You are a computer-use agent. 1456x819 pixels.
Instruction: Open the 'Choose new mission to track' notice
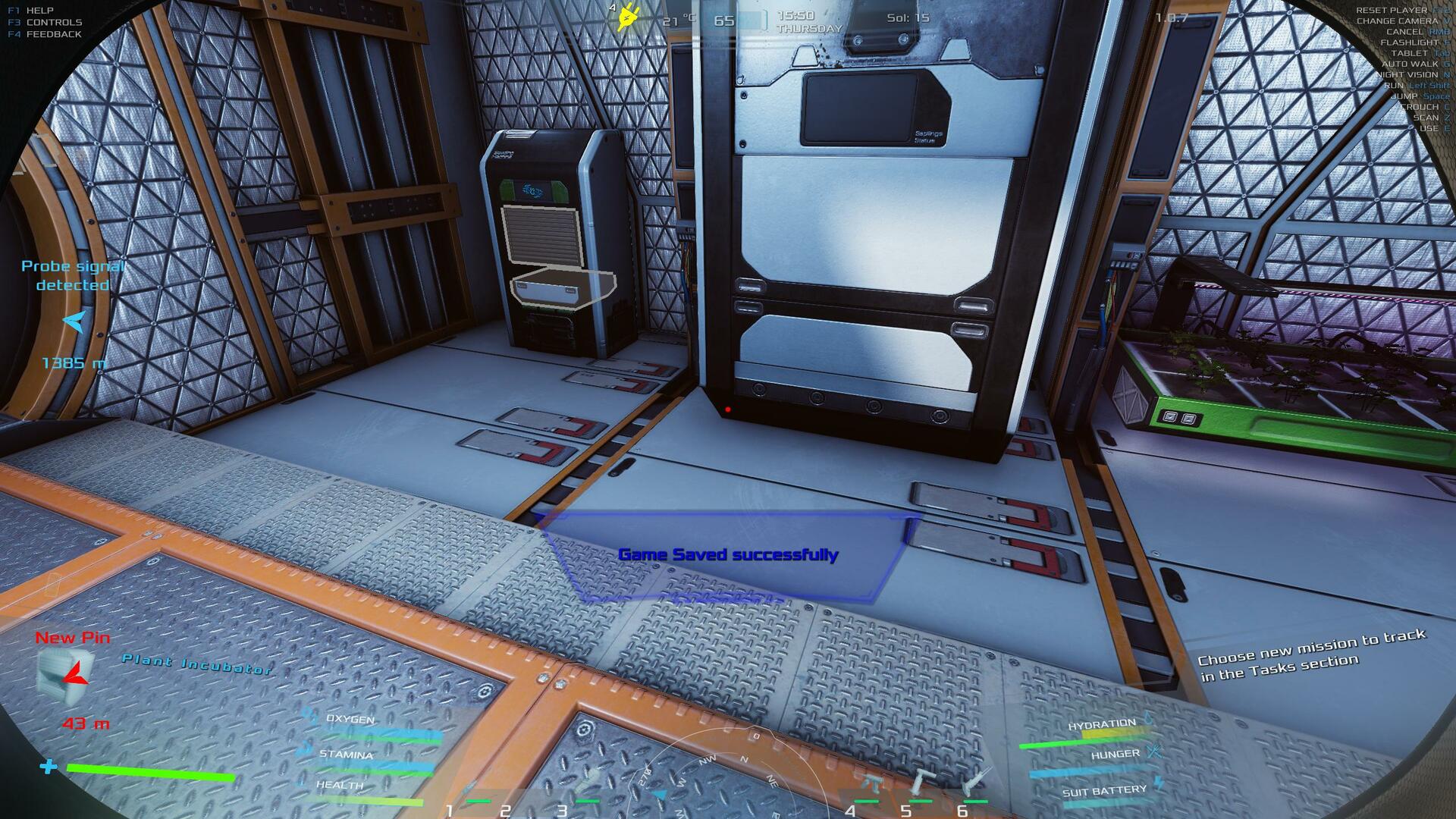[x=1313, y=655]
